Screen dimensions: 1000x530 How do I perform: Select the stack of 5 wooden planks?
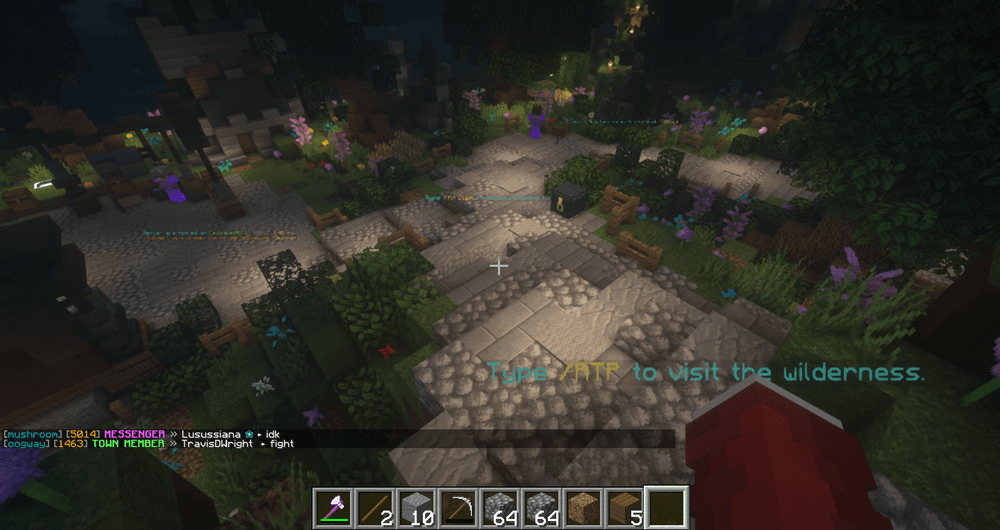[x=623, y=508]
